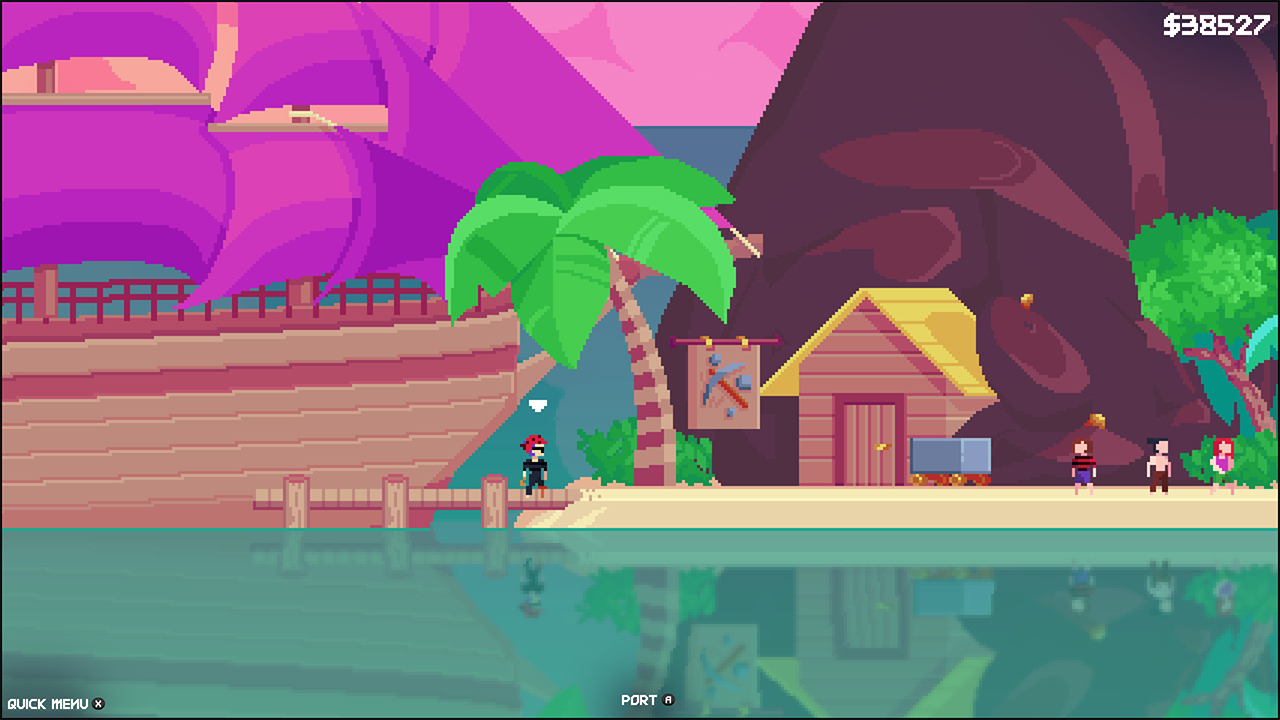Click the white arrow marker above the pirate
The width and height of the screenshot is (1280, 720).
(x=538, y=404)
